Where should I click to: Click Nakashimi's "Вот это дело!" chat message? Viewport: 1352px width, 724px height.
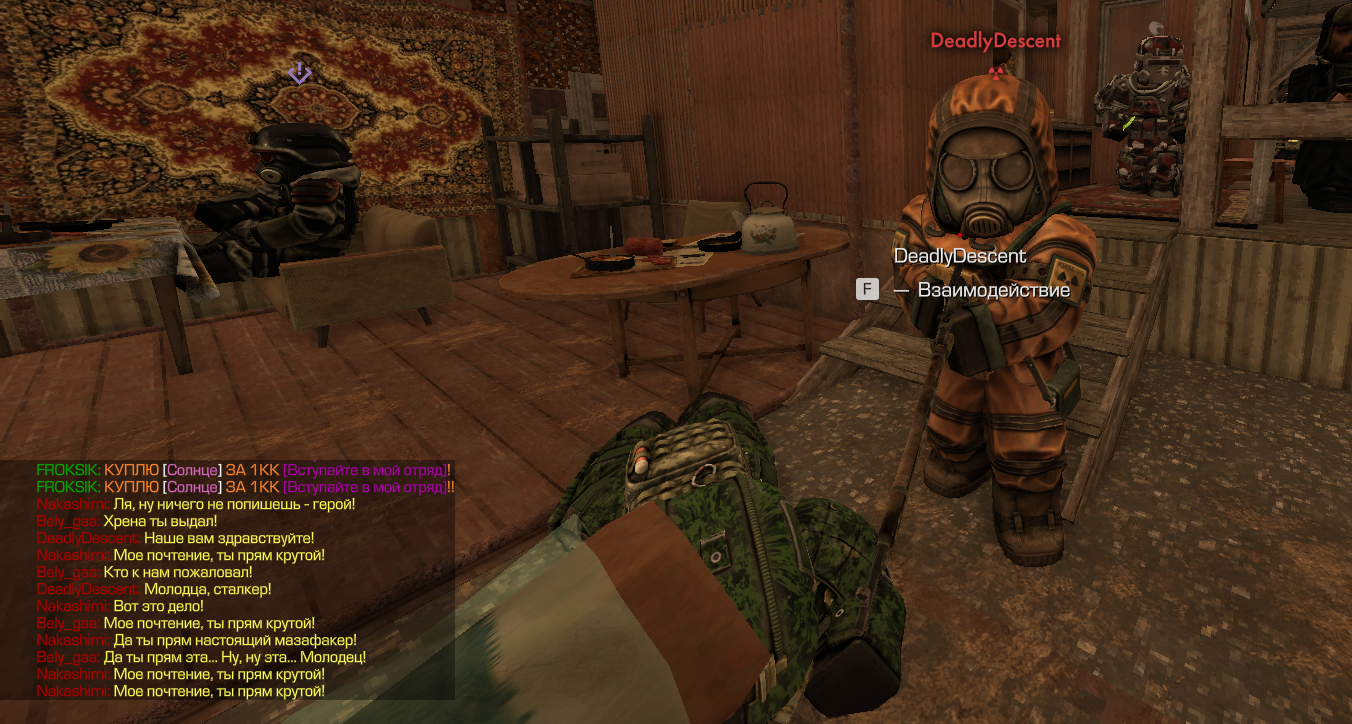click(158, 606)
